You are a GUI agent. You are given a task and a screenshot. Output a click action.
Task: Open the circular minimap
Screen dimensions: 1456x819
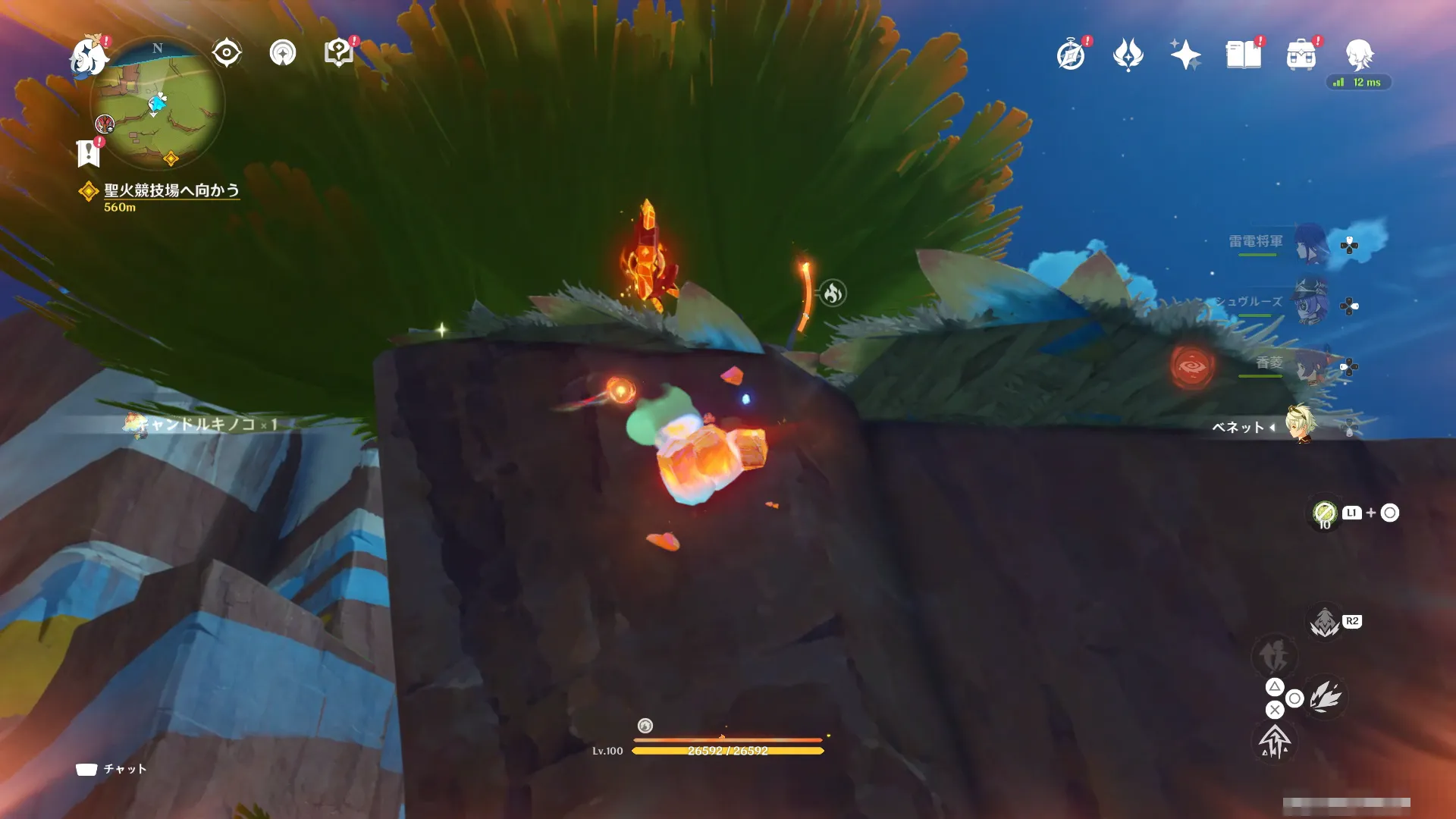pyautogui.click(x=158, y=104)
